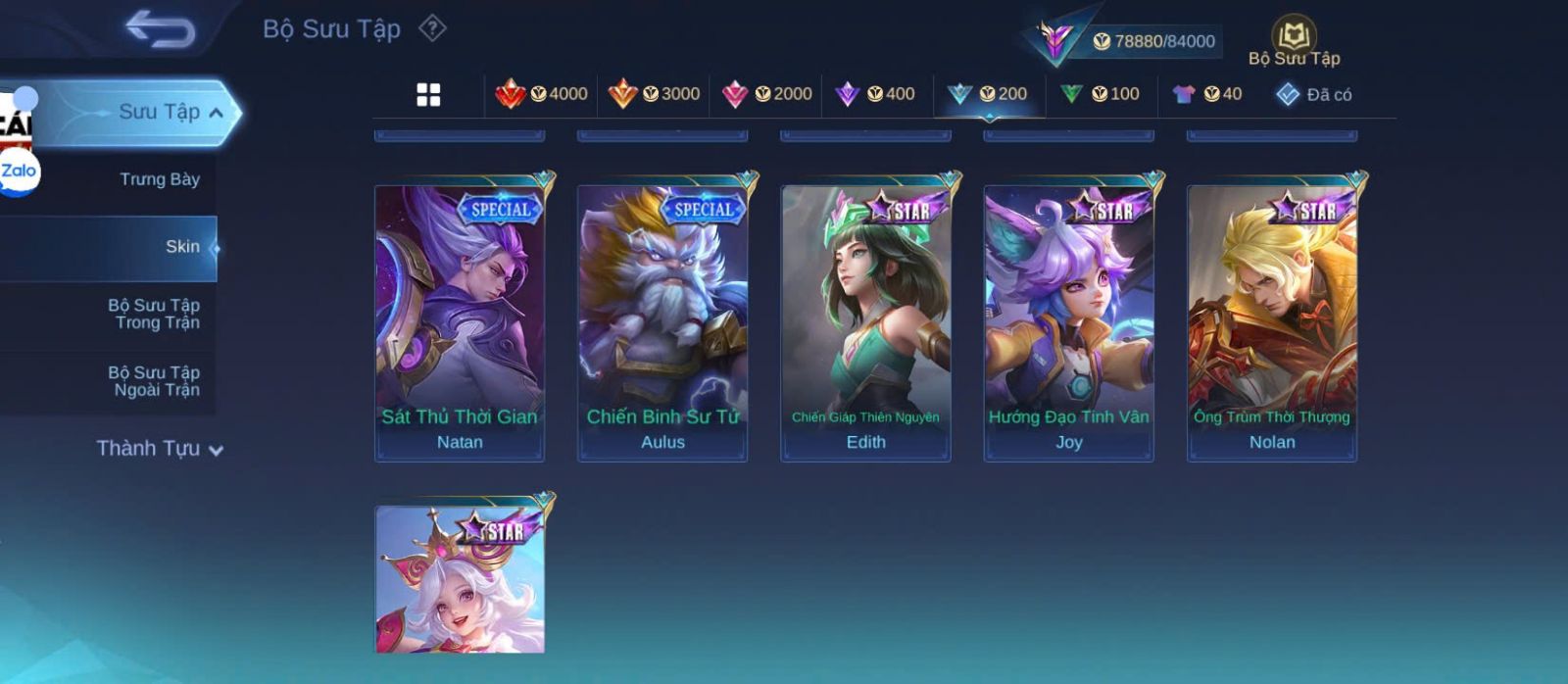Open the Trưng Bày section

[159, 179]
